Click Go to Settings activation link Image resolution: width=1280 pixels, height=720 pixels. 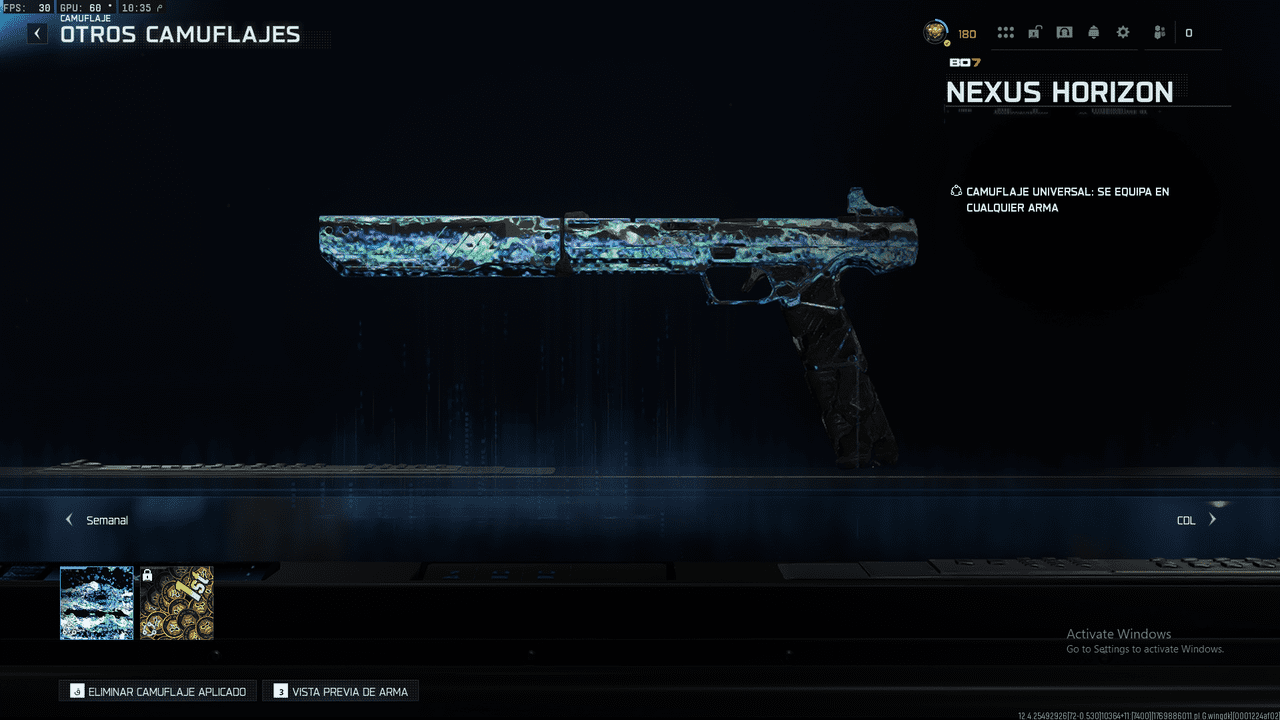[x=1144, y=648]
